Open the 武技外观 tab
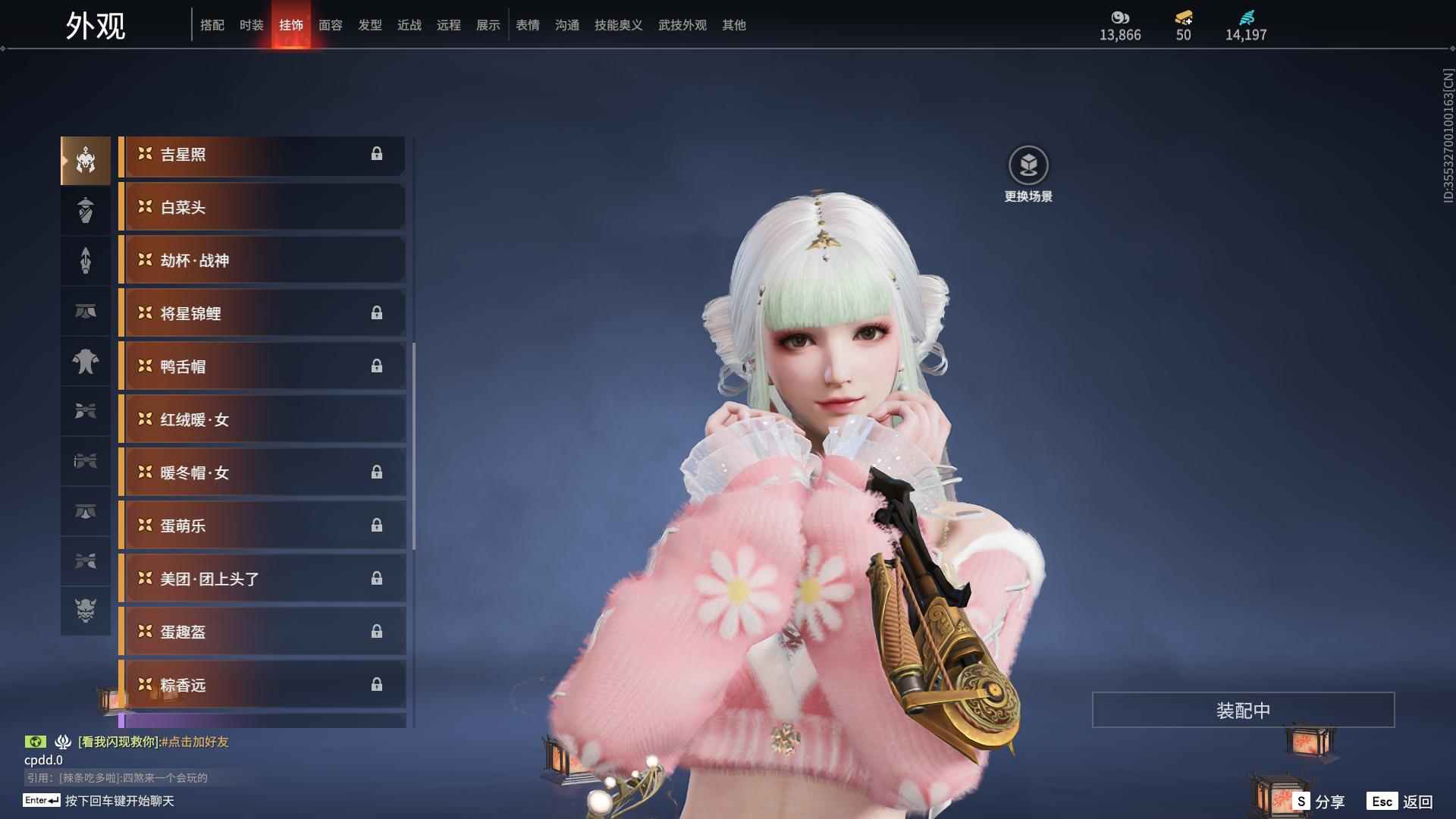 pos(682,25)
